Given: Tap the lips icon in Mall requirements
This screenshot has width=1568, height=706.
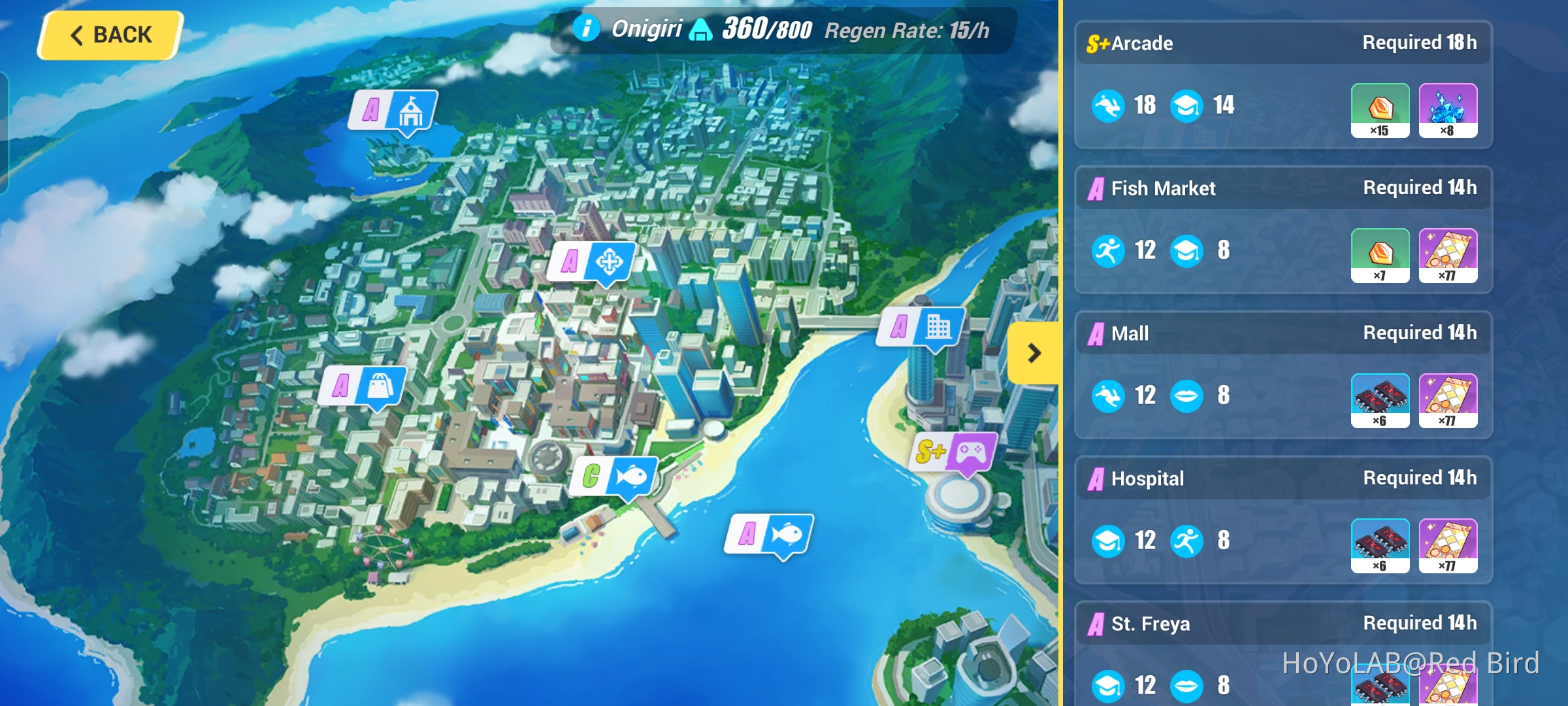Looking at the screenshot, I should click(1187, 395).
